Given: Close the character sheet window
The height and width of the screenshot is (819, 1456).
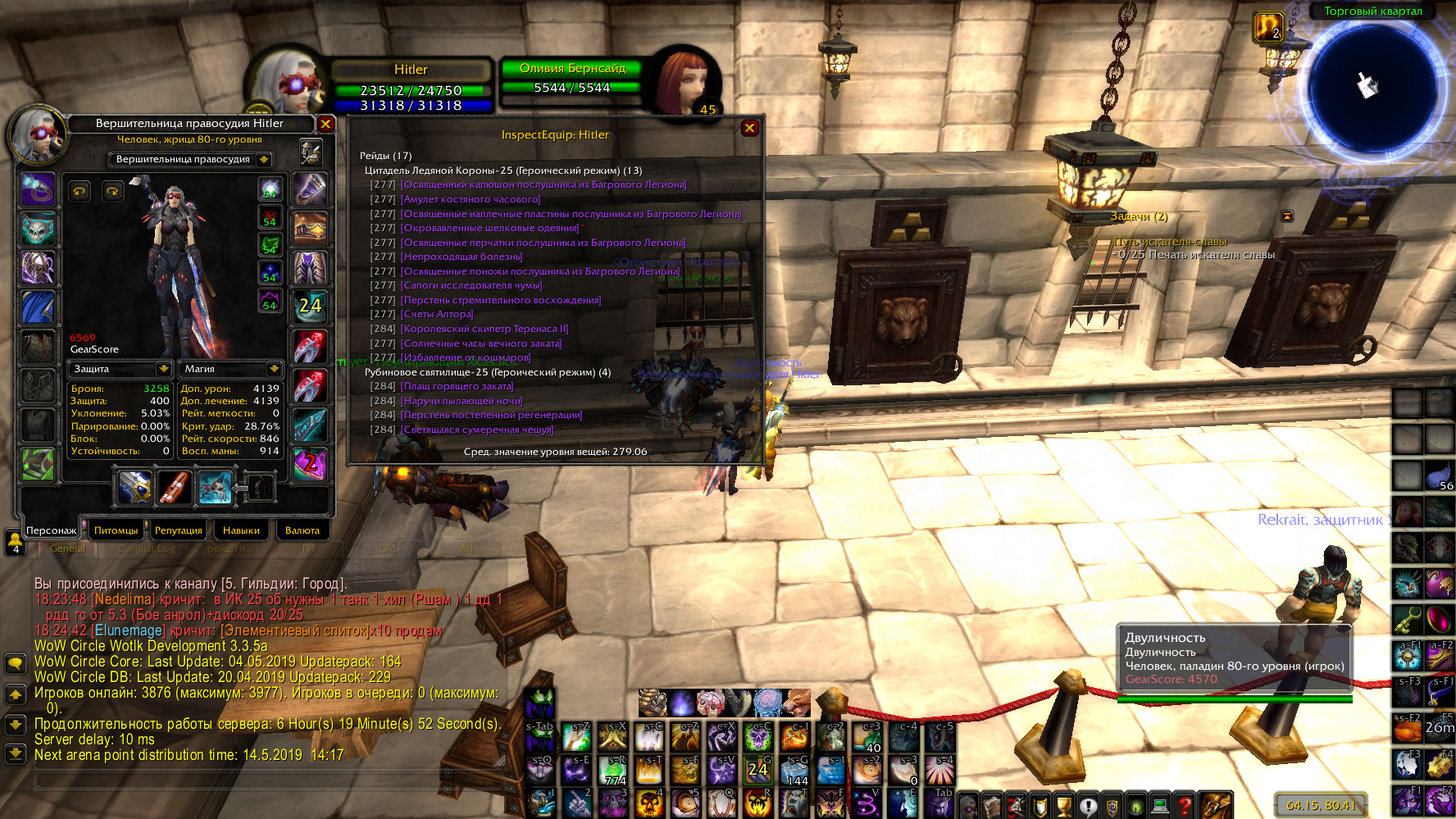Looking at the screenshot, I should (x=325, y=124).
